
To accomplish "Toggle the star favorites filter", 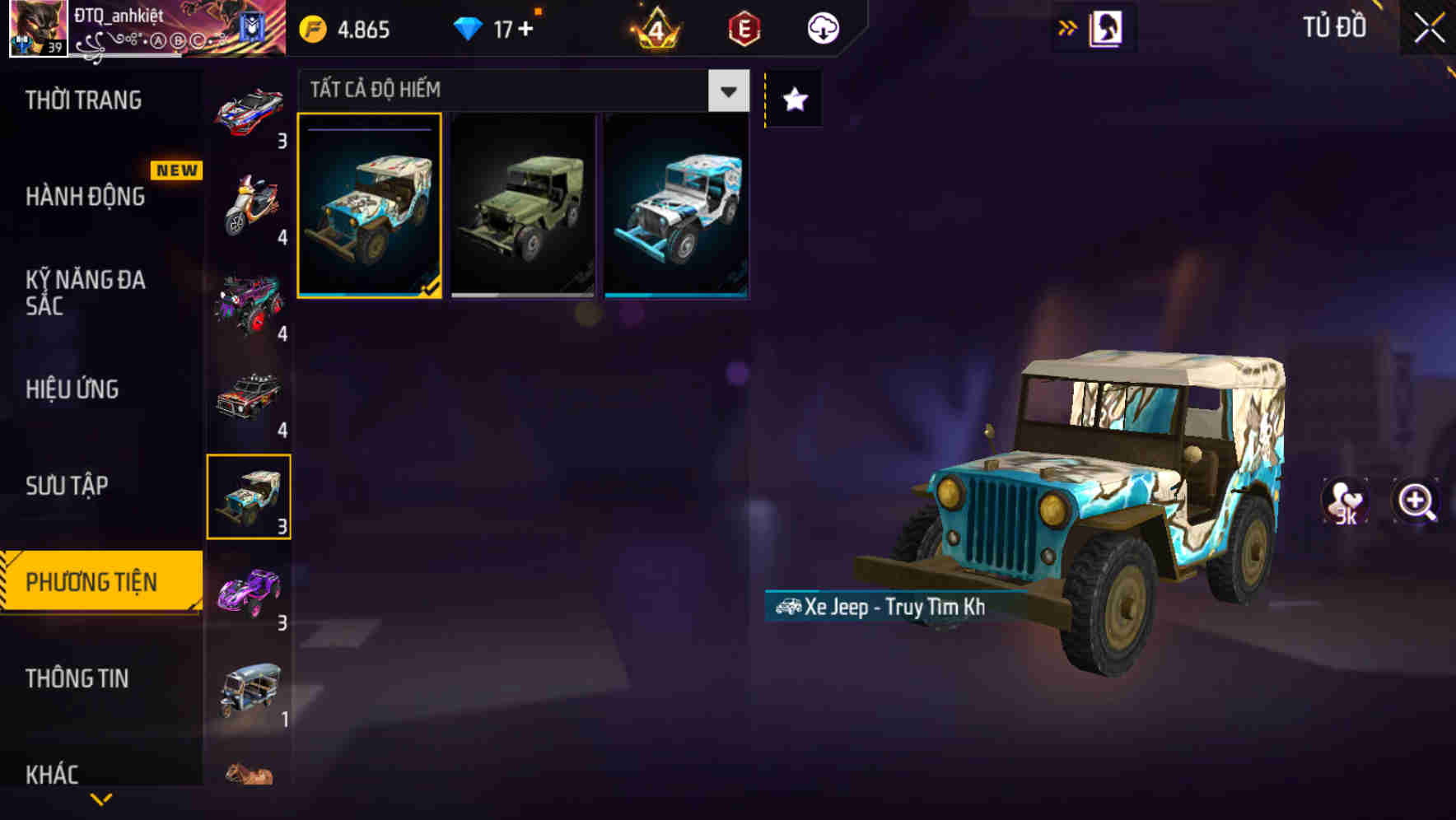I will 793,100.
